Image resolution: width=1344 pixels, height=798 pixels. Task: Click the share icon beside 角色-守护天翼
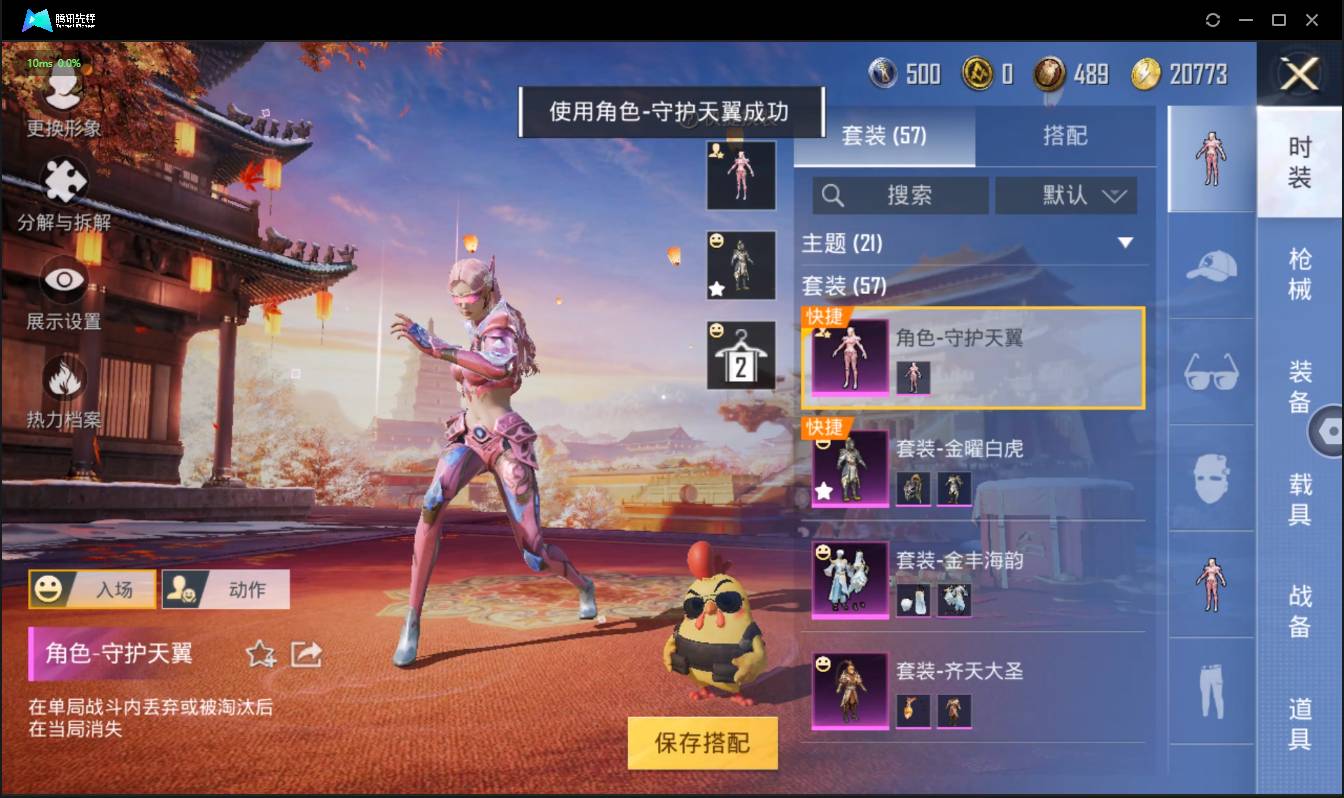pyautogui.click(x=306, y=655)
